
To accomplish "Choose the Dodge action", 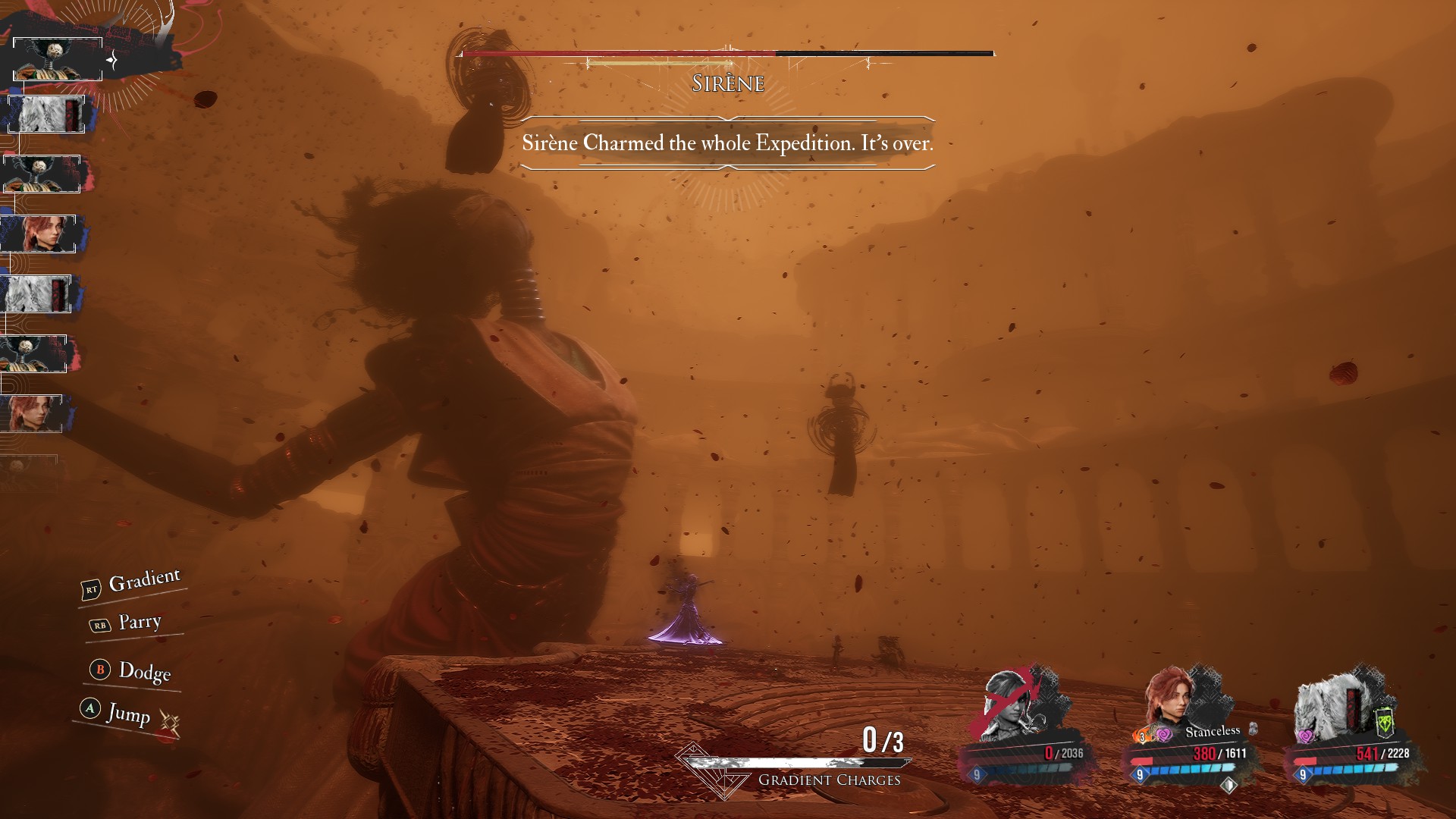I will tap(144, 671).
